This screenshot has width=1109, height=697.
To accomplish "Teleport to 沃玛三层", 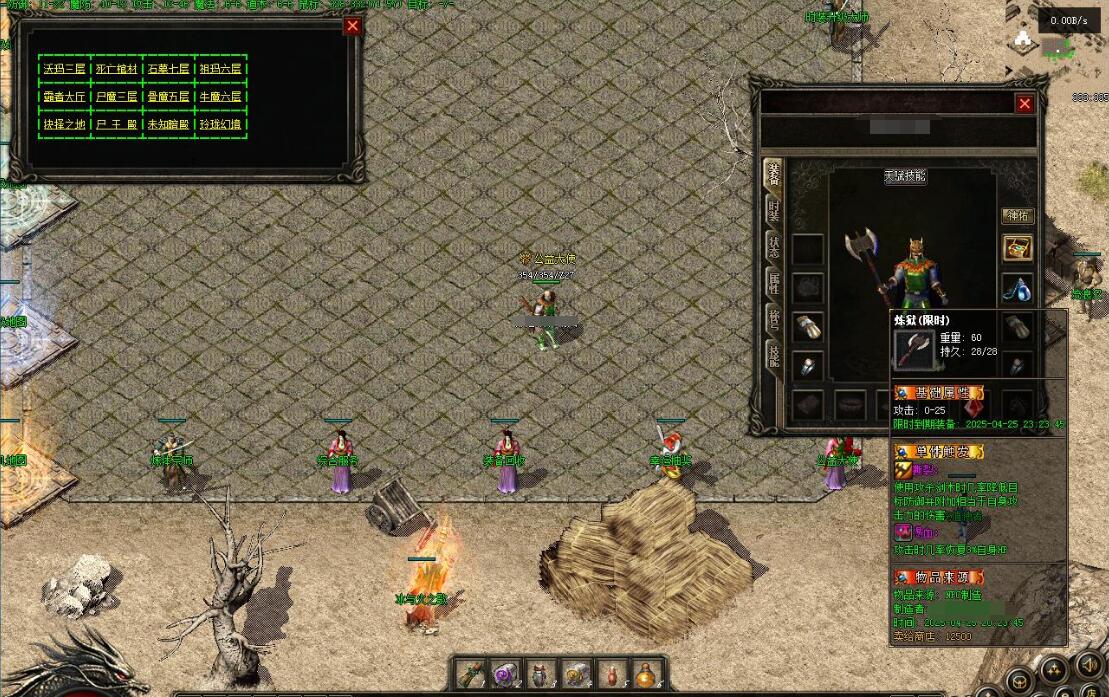I will (64, 69).
